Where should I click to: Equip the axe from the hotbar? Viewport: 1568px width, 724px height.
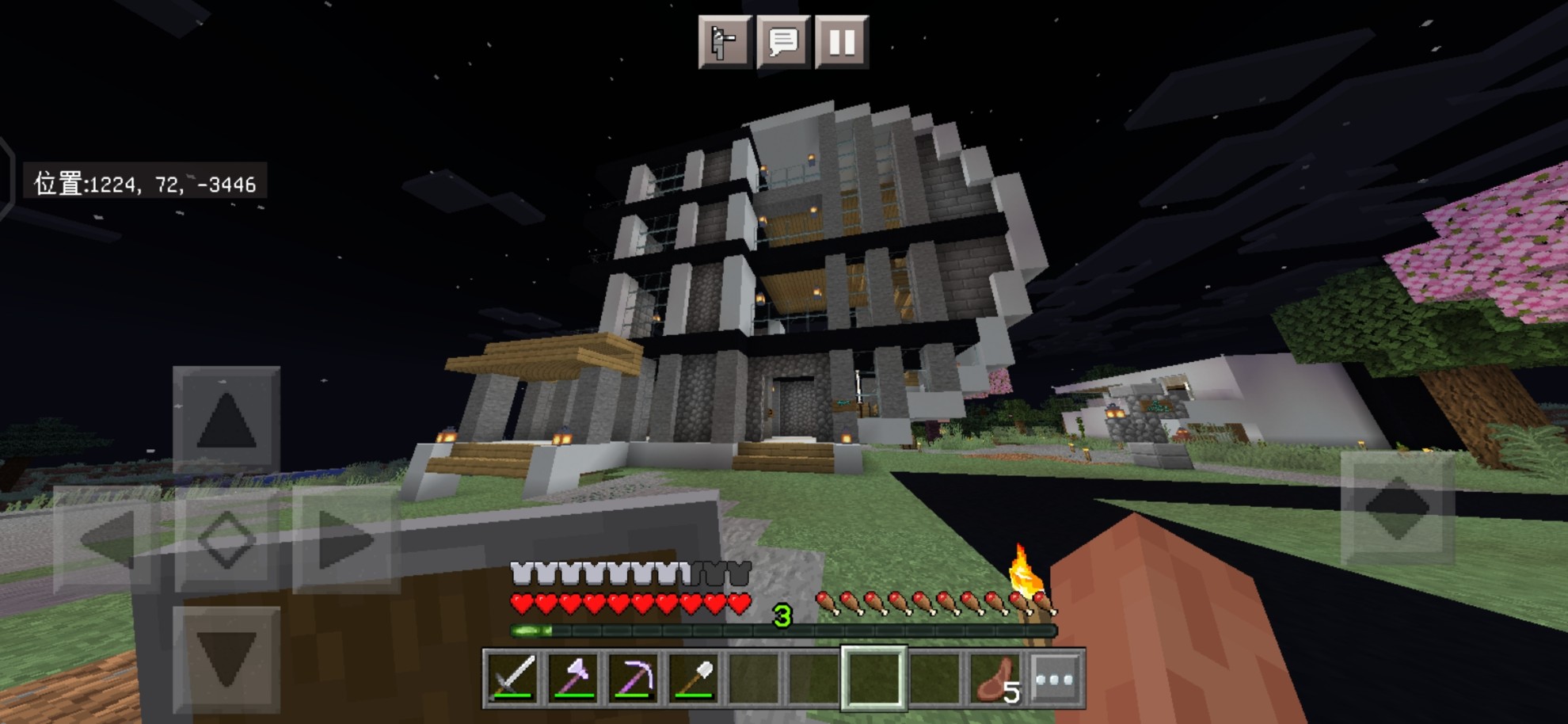[573, 678]
